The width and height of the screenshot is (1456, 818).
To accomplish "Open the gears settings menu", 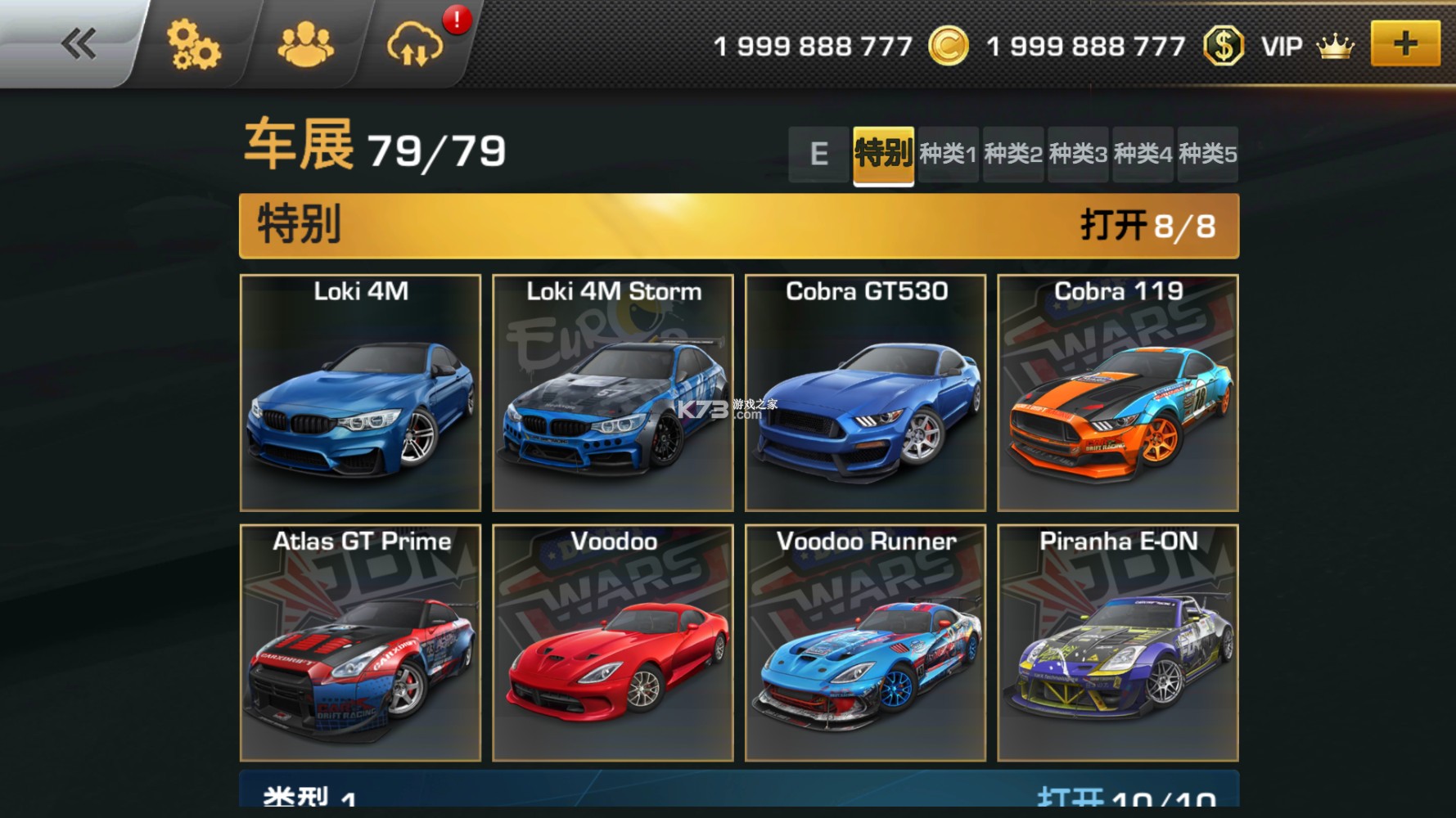I will 193,44.
